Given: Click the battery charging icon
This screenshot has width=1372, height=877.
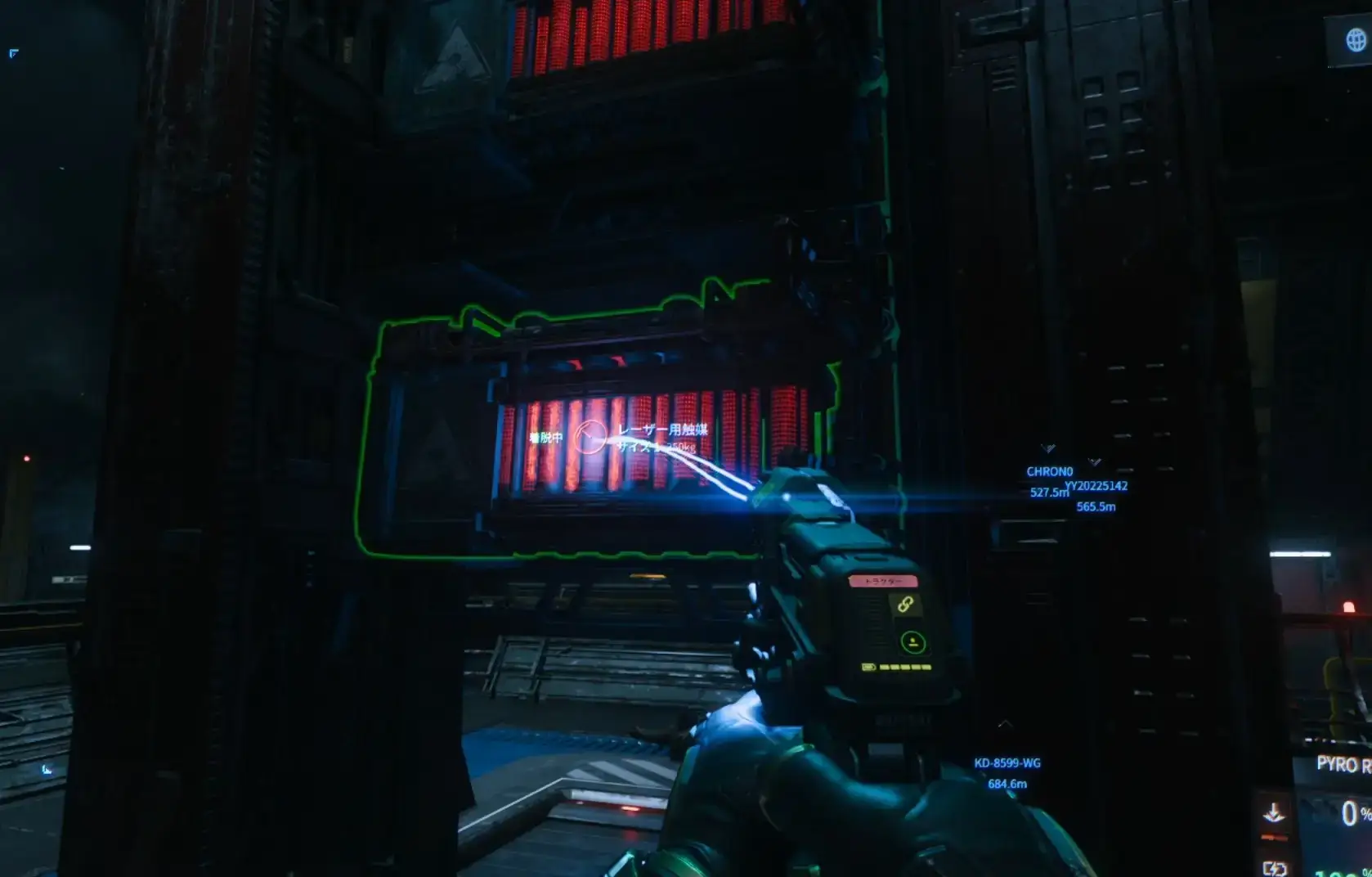Looking at the screenshot, I should click(1274, 867).
